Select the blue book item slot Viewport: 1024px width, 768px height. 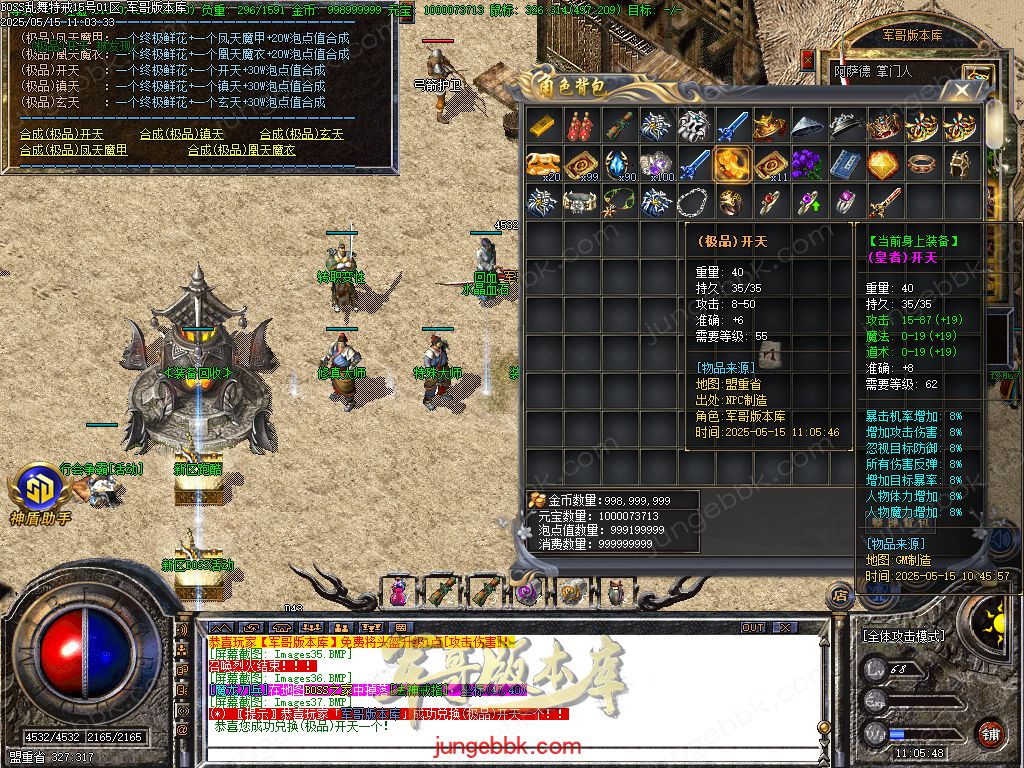tap(846, 164)
